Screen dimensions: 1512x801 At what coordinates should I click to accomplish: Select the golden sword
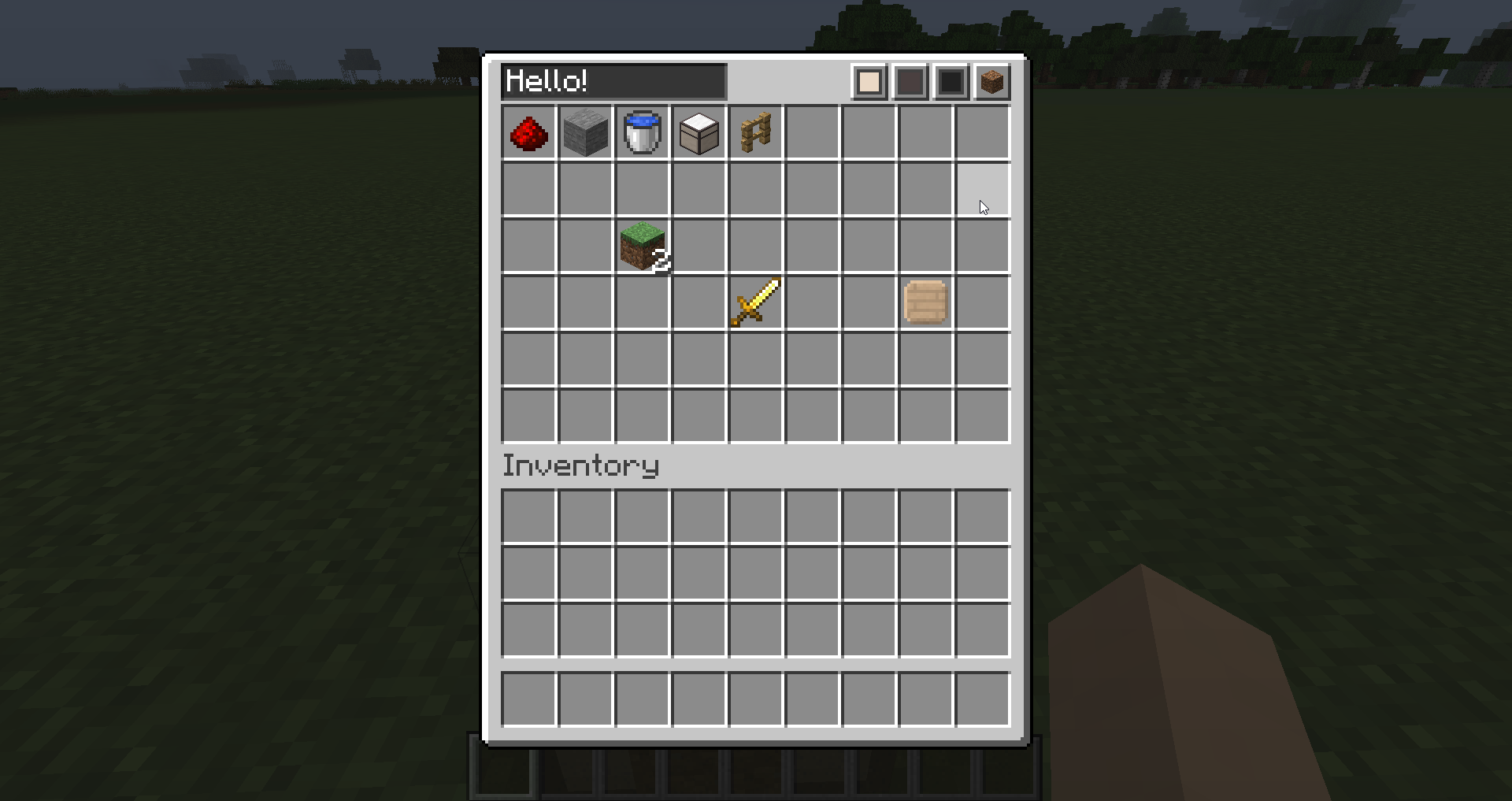(x=756, y=303)
